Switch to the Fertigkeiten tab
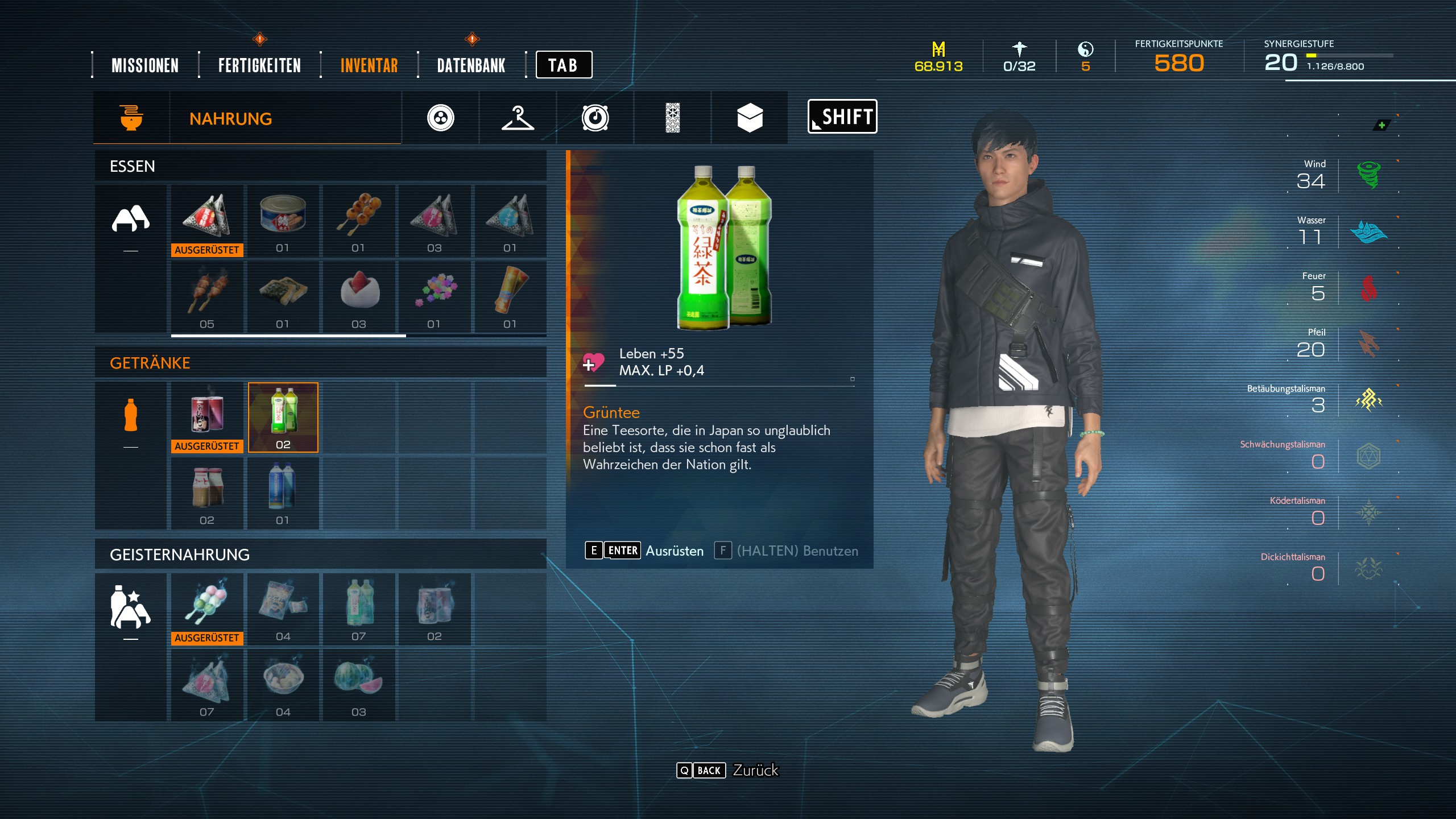This screenshot has height=819, width=1456. pyautogui.click(x=259, y=65)
